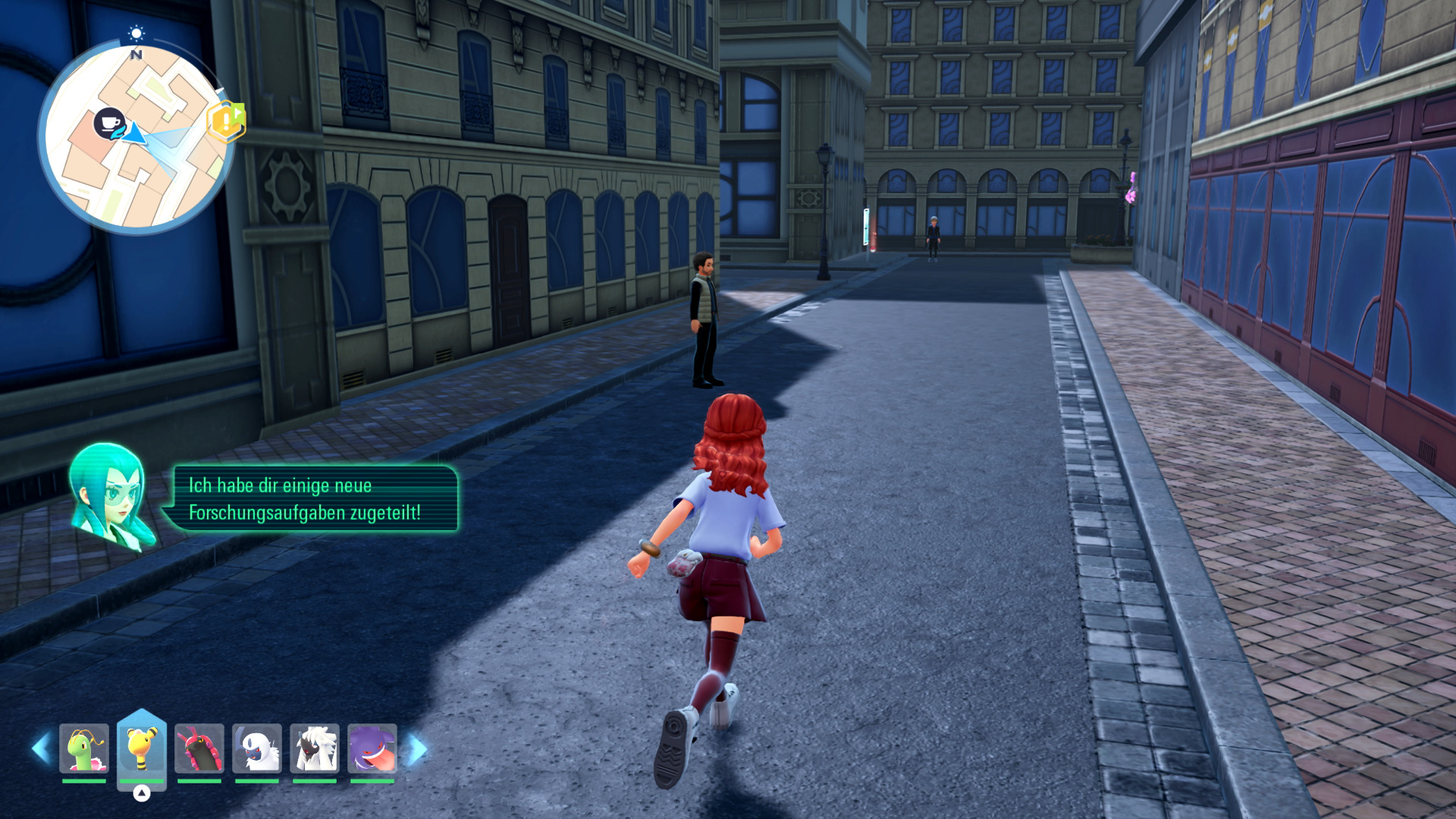Click the left arrow beside the party bar
This screenshot has width=1456, height=819.
(41, 748)
